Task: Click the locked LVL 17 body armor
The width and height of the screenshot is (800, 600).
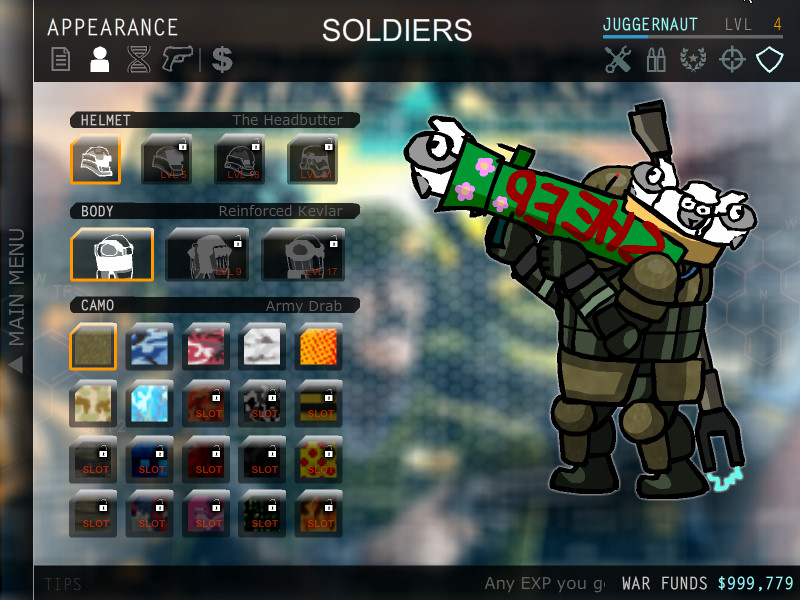Action: click(x=303, y=255)
